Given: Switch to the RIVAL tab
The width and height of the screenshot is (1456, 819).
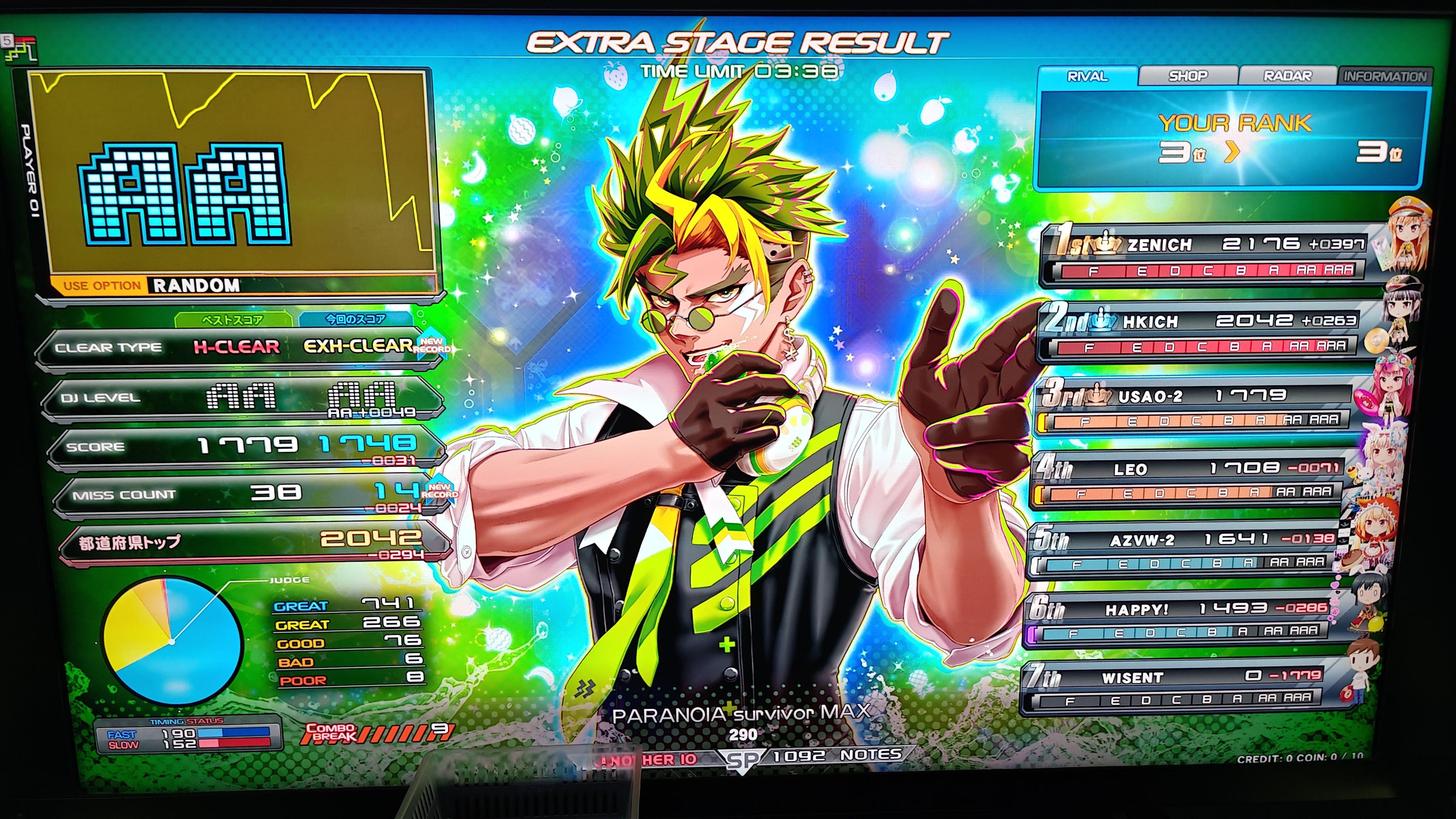Looking at the screenshot, I should coord(1087,76).
